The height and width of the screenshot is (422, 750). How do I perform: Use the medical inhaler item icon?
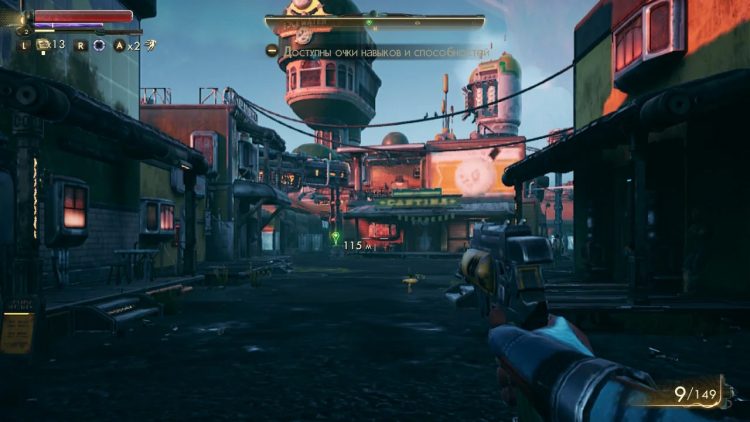pos(43,45)
